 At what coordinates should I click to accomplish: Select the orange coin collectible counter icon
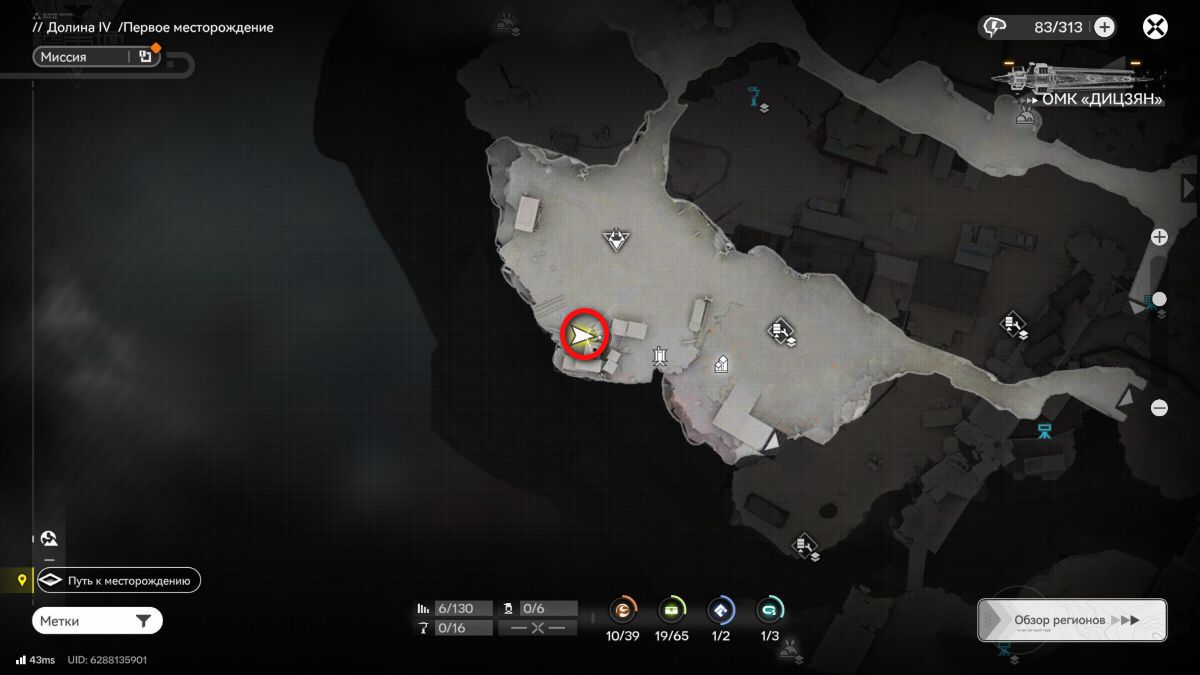[x=623, y=609]
